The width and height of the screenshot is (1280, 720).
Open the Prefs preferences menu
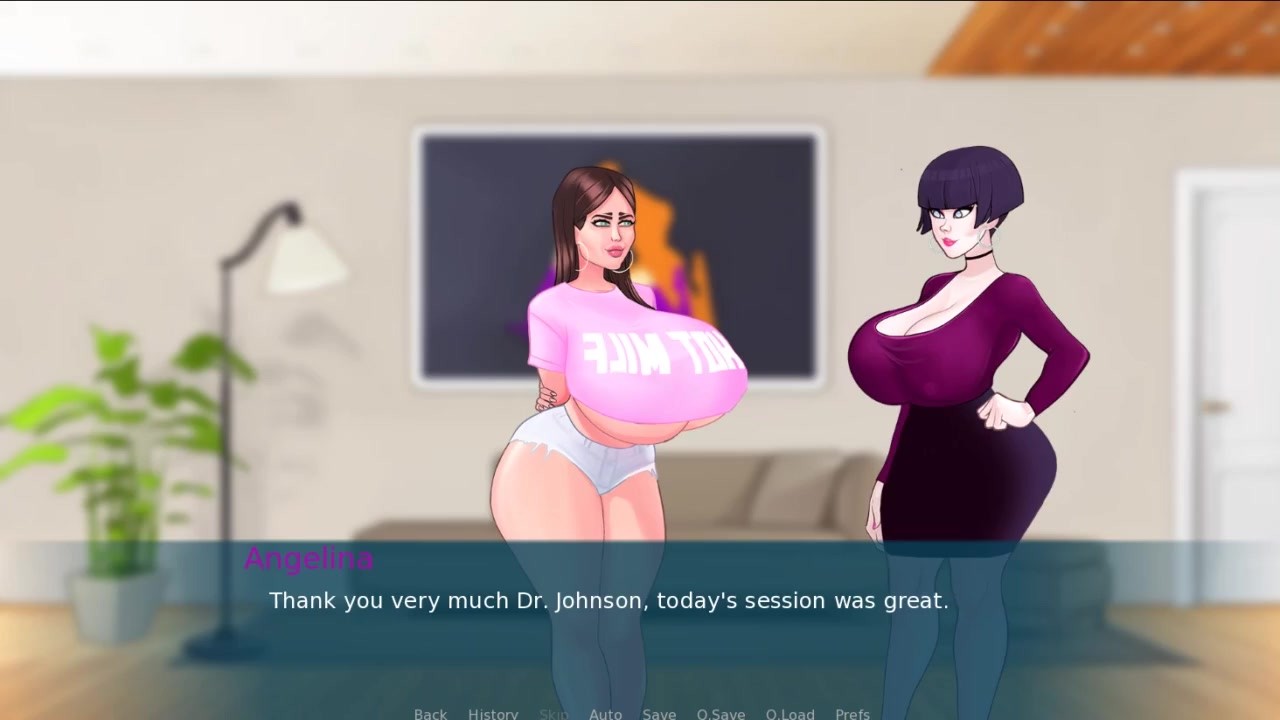point(852,713)
